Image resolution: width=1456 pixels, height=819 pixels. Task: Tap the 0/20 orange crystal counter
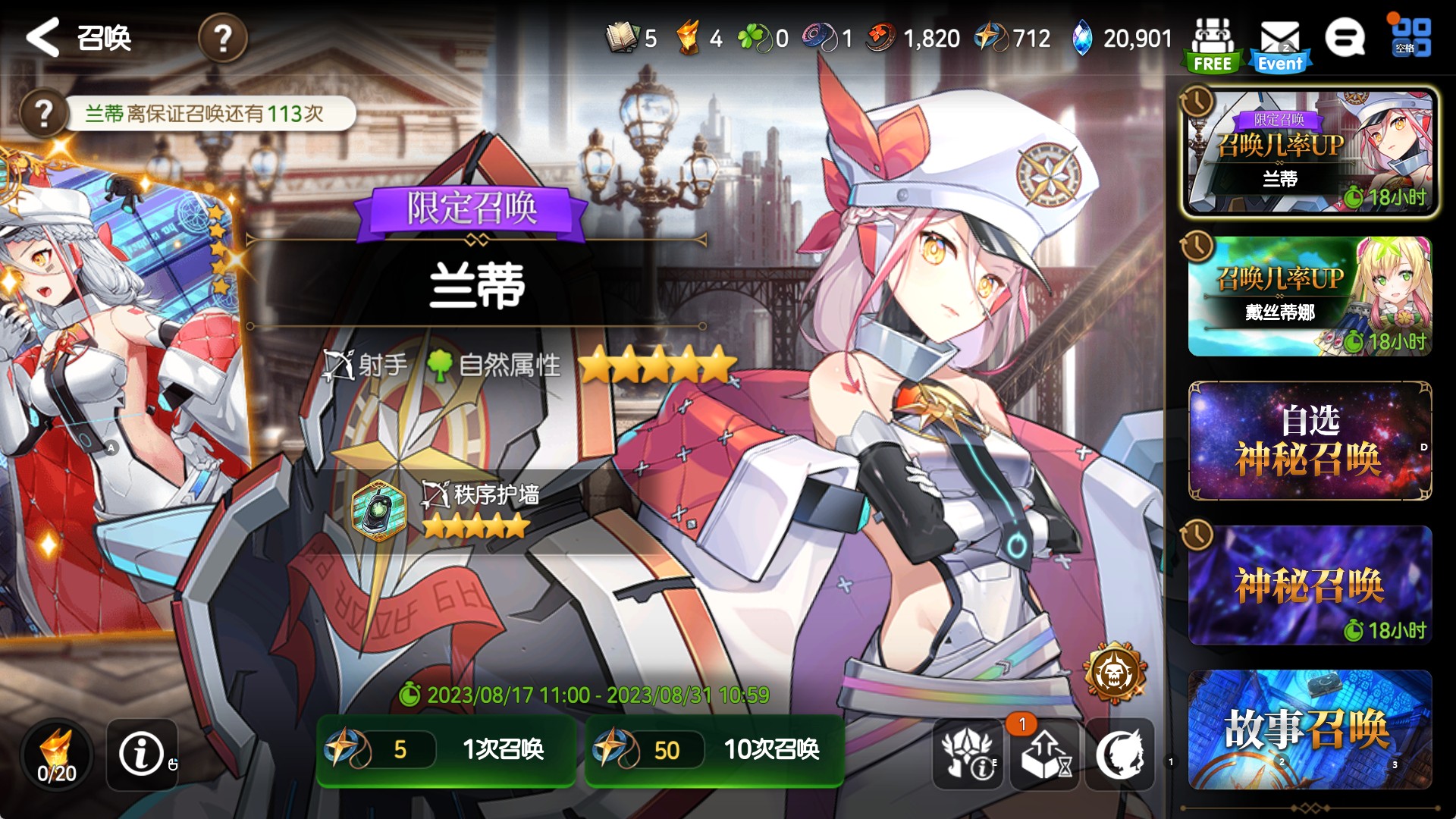57,755
